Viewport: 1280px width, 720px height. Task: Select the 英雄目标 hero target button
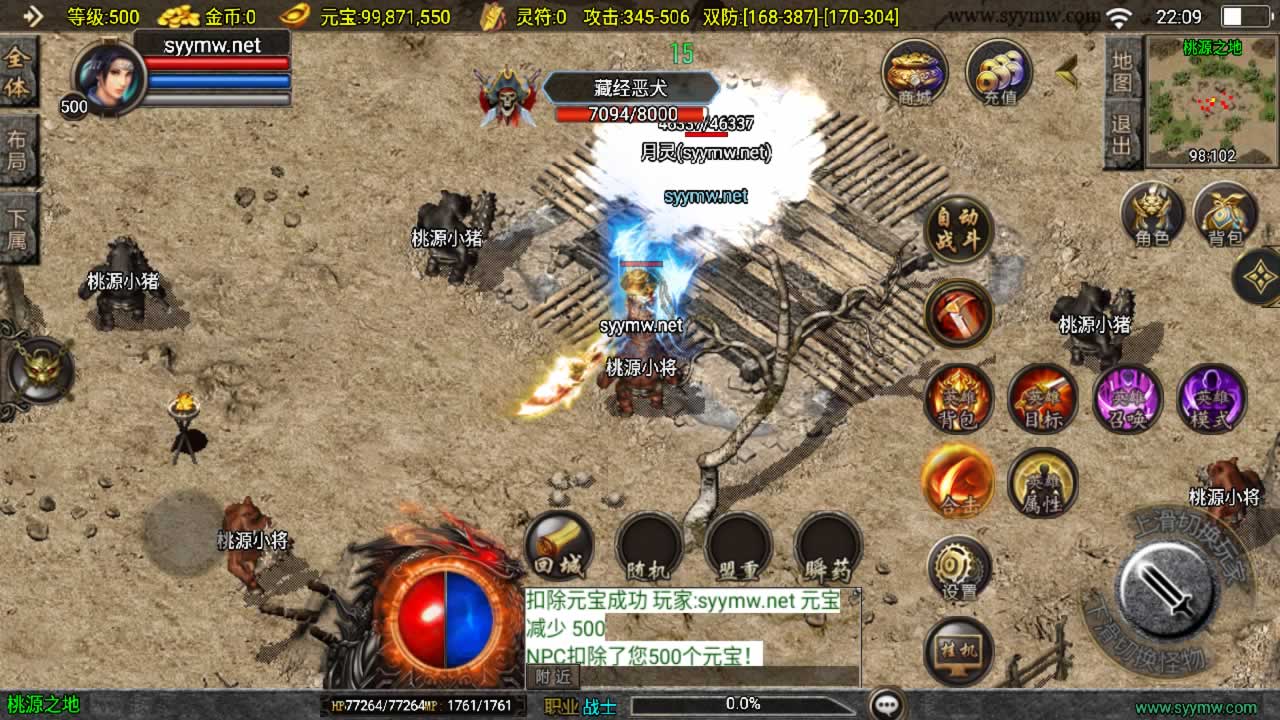(x=1042, y=397)
